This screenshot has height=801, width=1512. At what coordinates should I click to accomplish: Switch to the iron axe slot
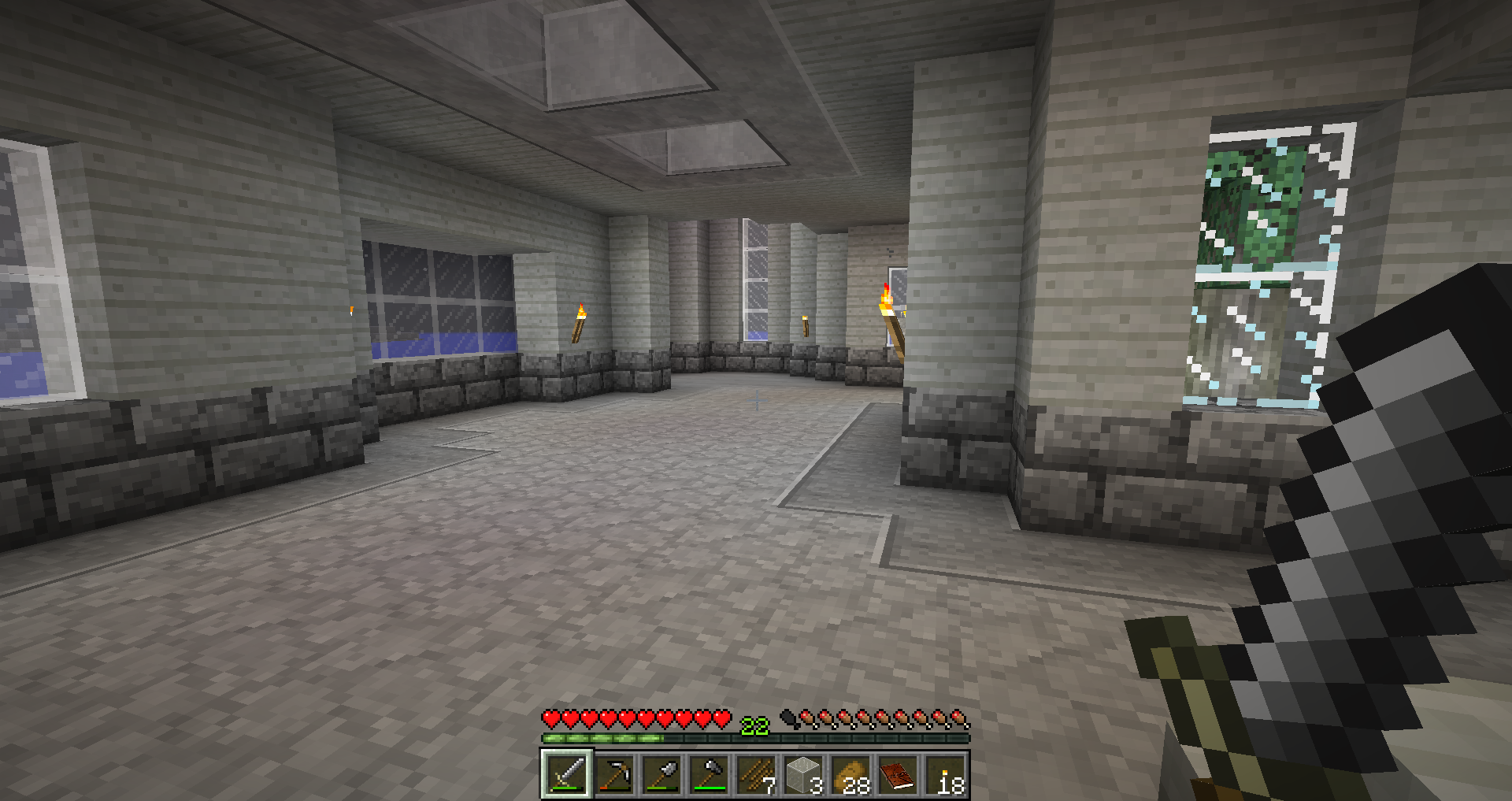coord(708,774)
